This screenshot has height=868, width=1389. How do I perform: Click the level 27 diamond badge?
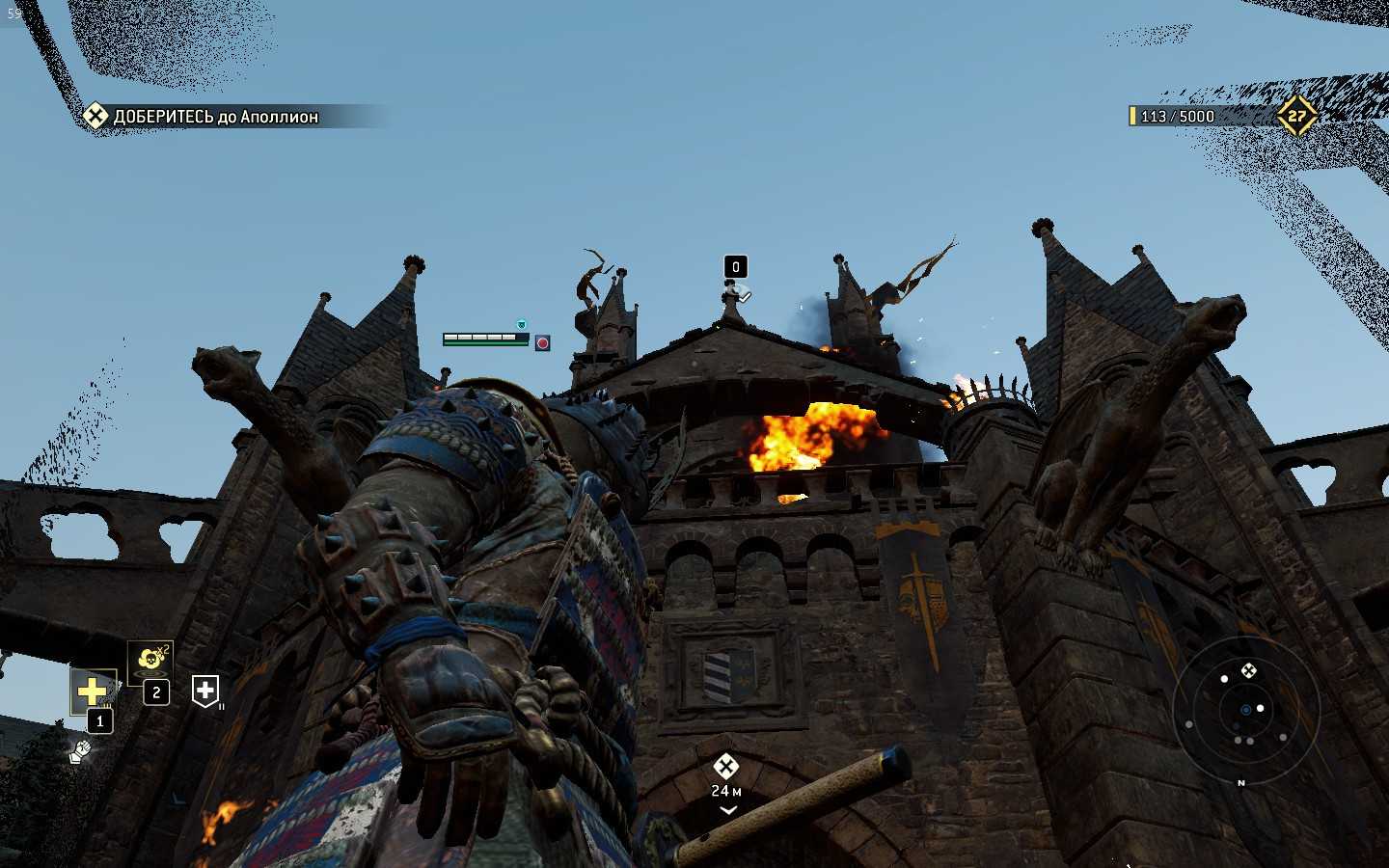click(x=1297, y=116)
